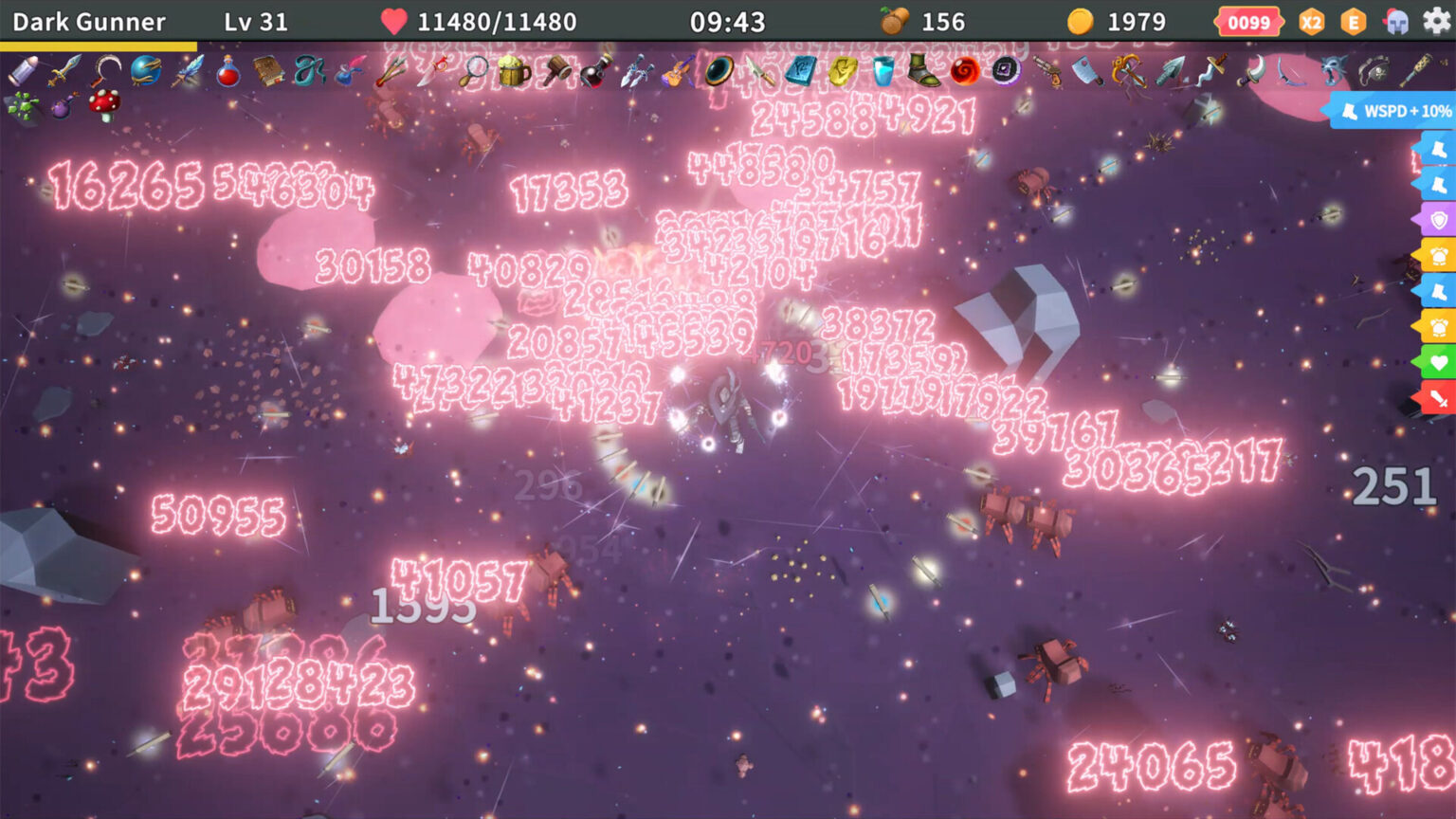Viewport: 1456px width, 819px height.
Task: Inspect the green boot item icon
Action: (923, 71)
